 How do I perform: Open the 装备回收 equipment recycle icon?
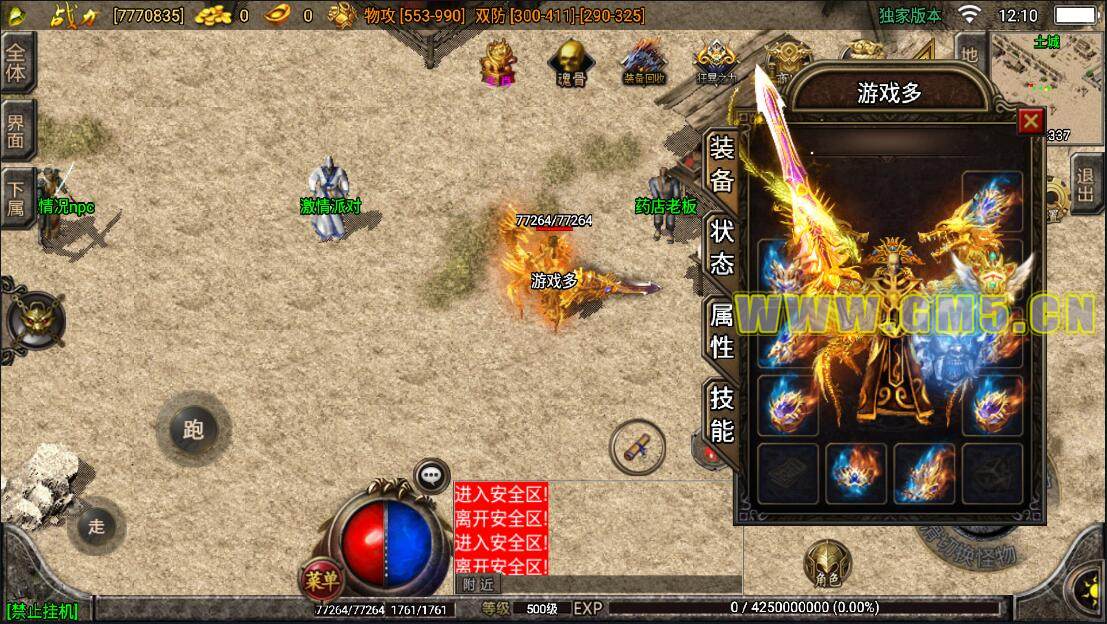[643, 61]
